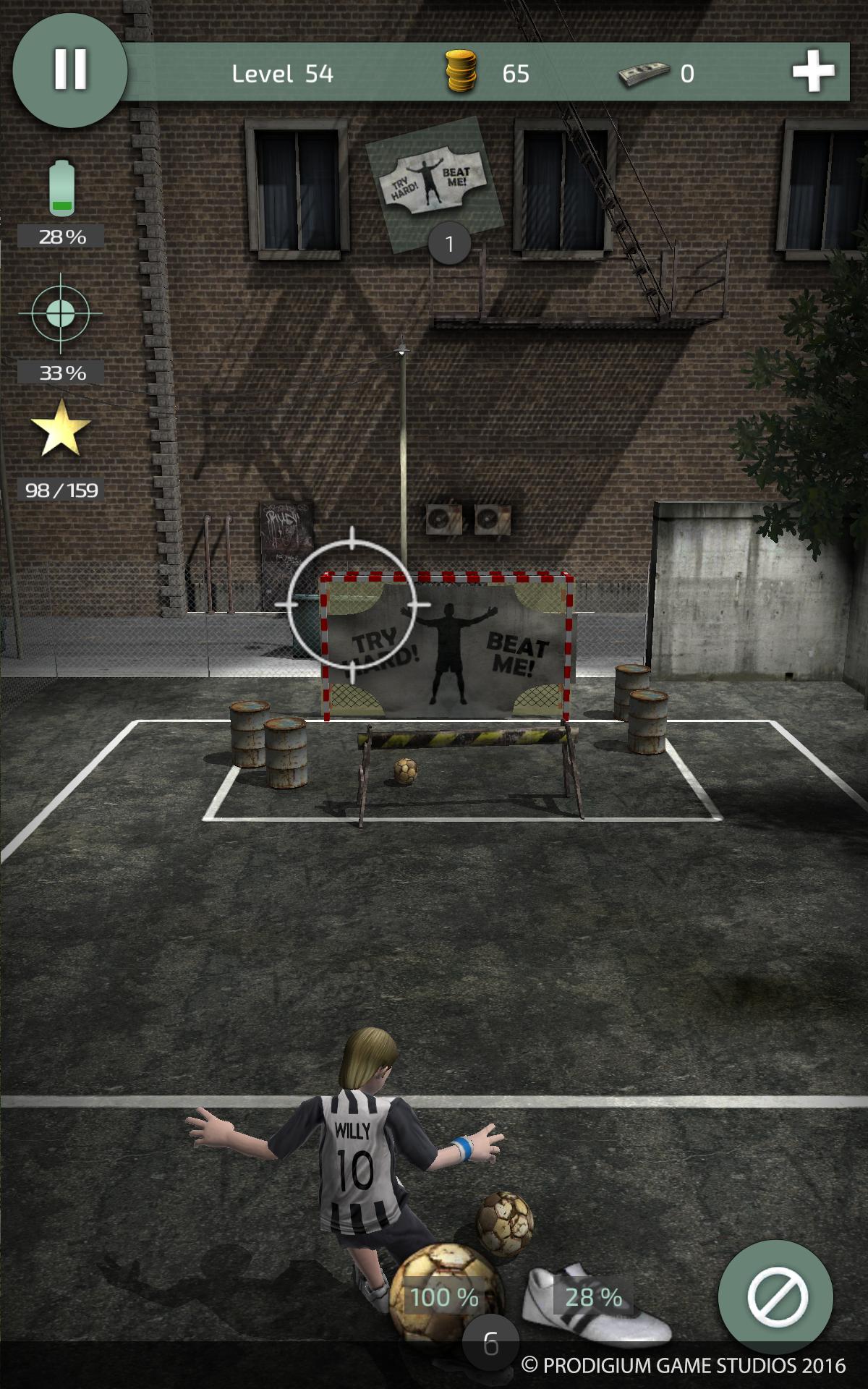Open the target poster thumbnail
This screenshot has width=868, height=1389.
434,184
